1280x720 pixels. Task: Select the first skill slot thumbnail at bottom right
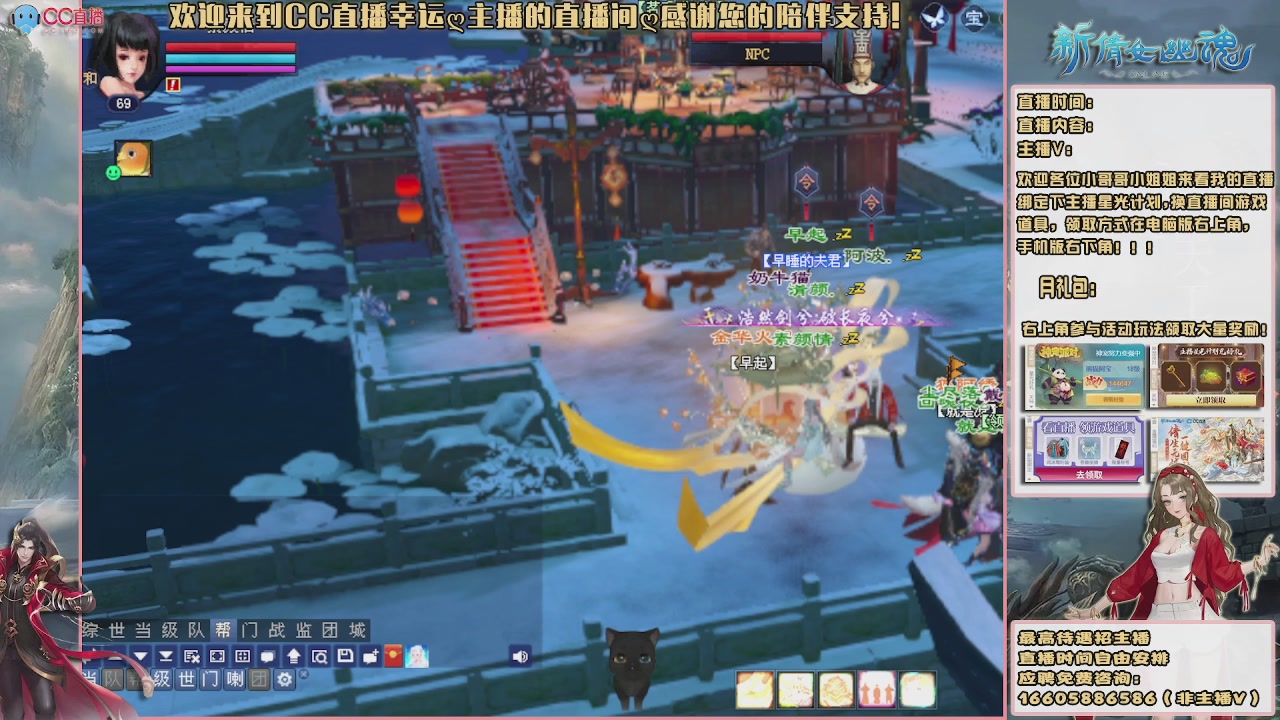tap(755, 690)
